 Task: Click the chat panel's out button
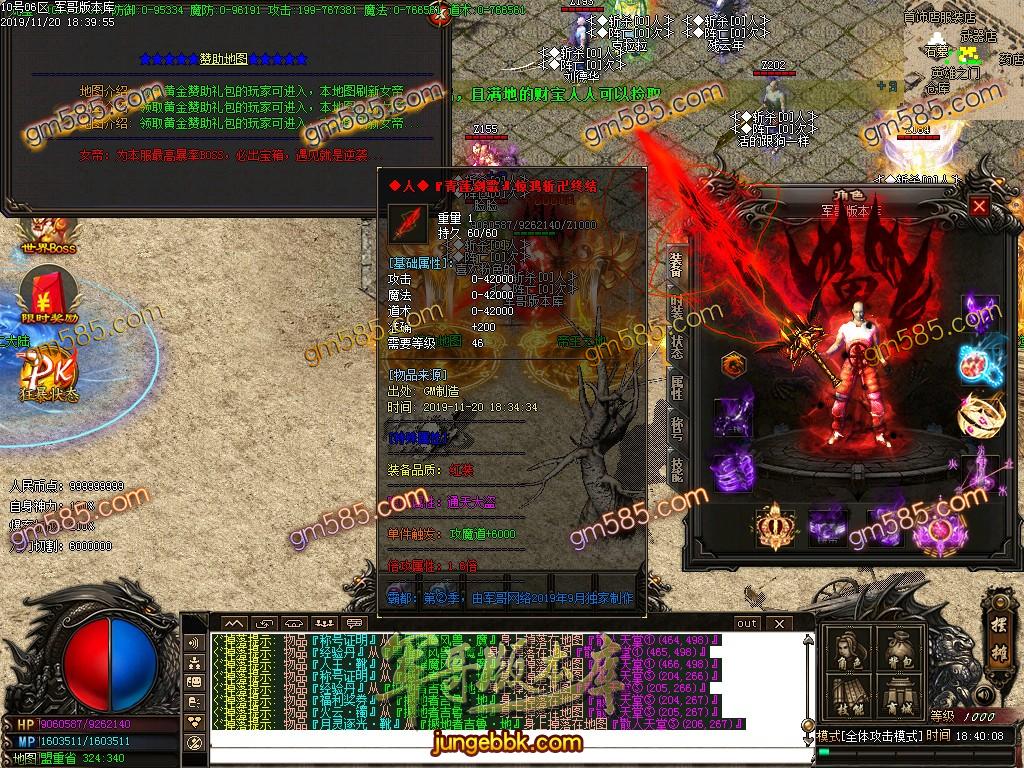[x=746, y=623]
